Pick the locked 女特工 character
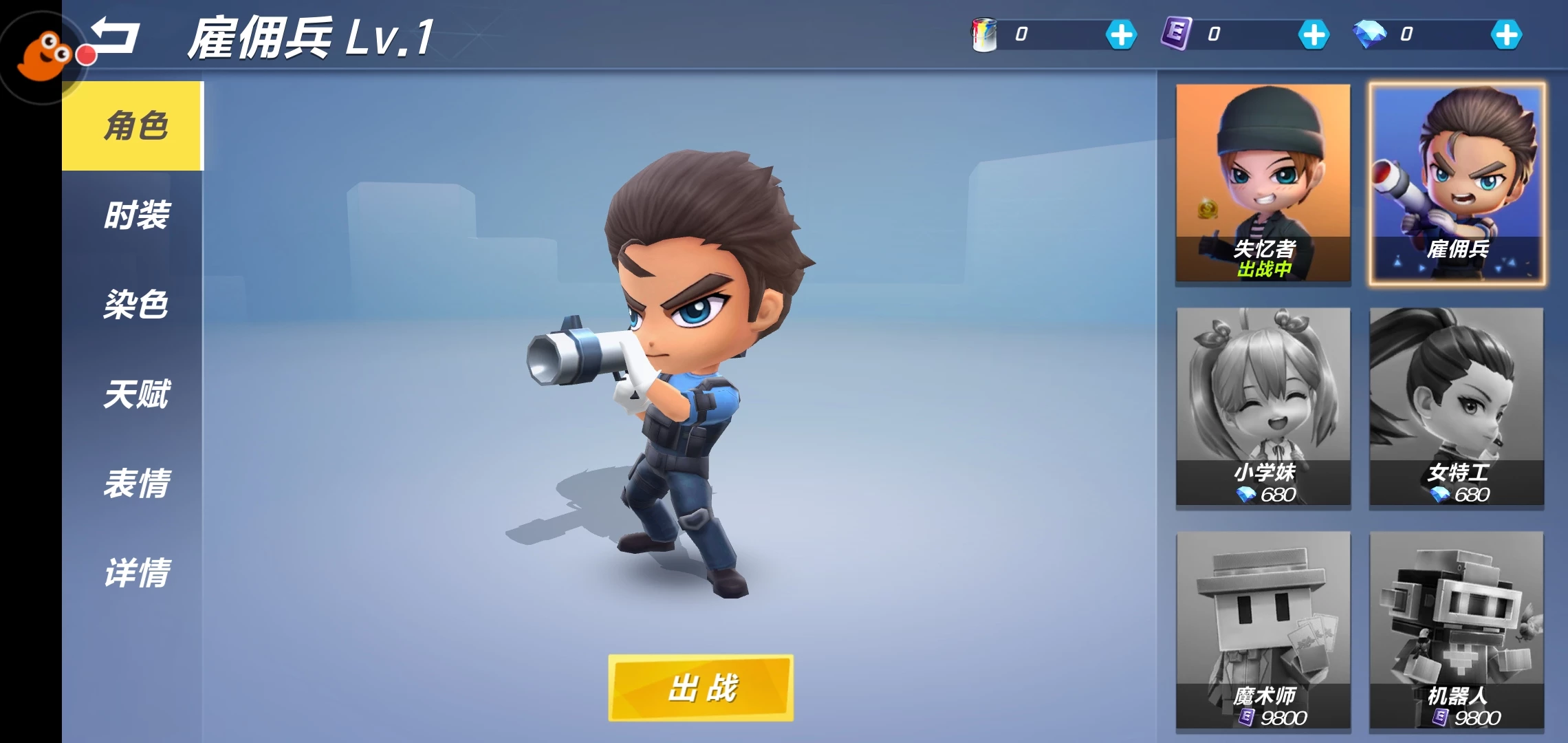The width and height of the screenshot is (1568, 743). click(1457, 406)
